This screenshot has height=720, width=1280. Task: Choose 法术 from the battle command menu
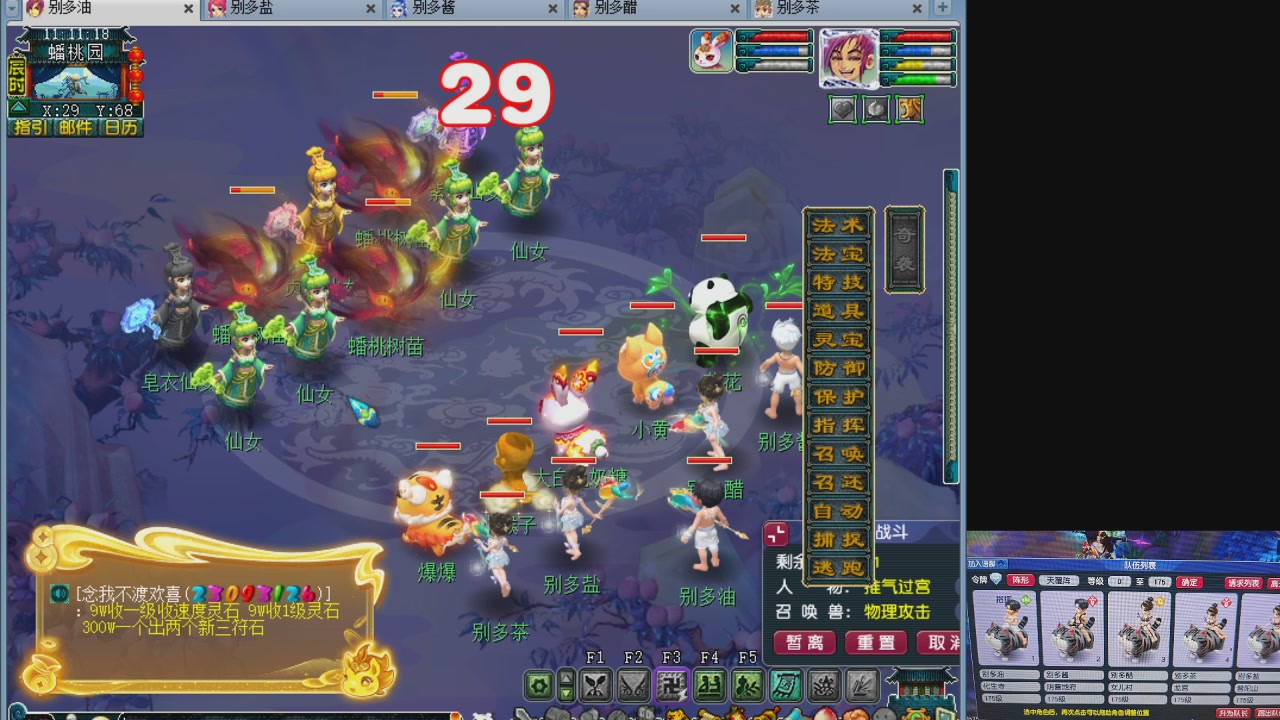840,224
